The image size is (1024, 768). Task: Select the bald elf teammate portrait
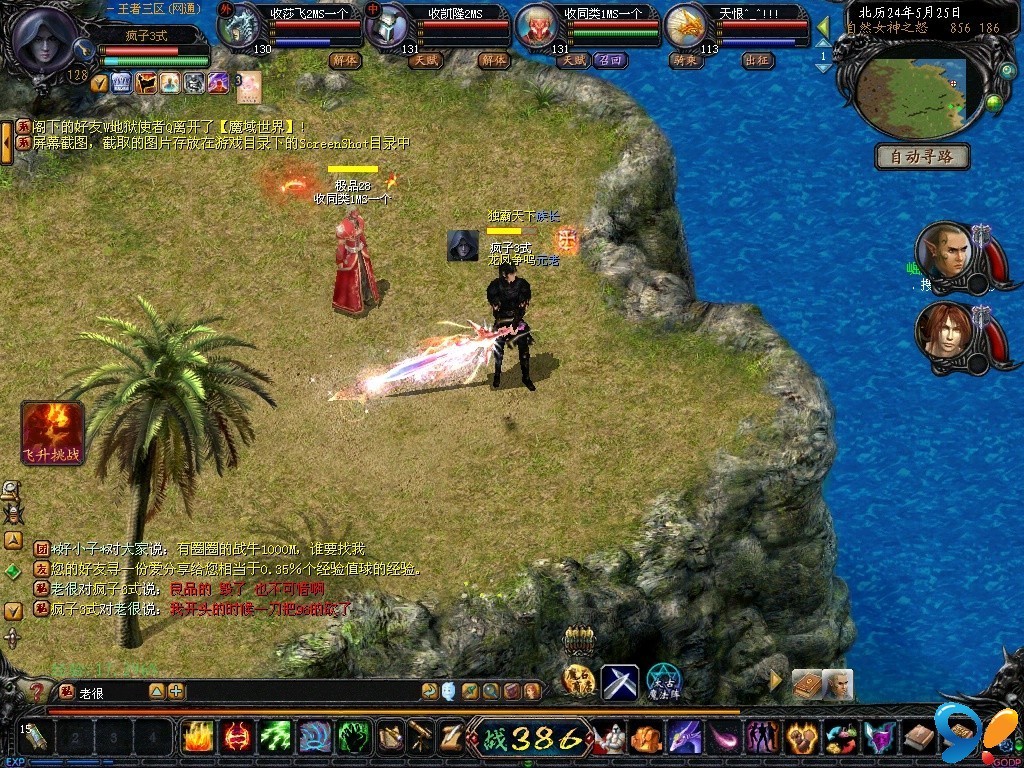pos(943,254)
